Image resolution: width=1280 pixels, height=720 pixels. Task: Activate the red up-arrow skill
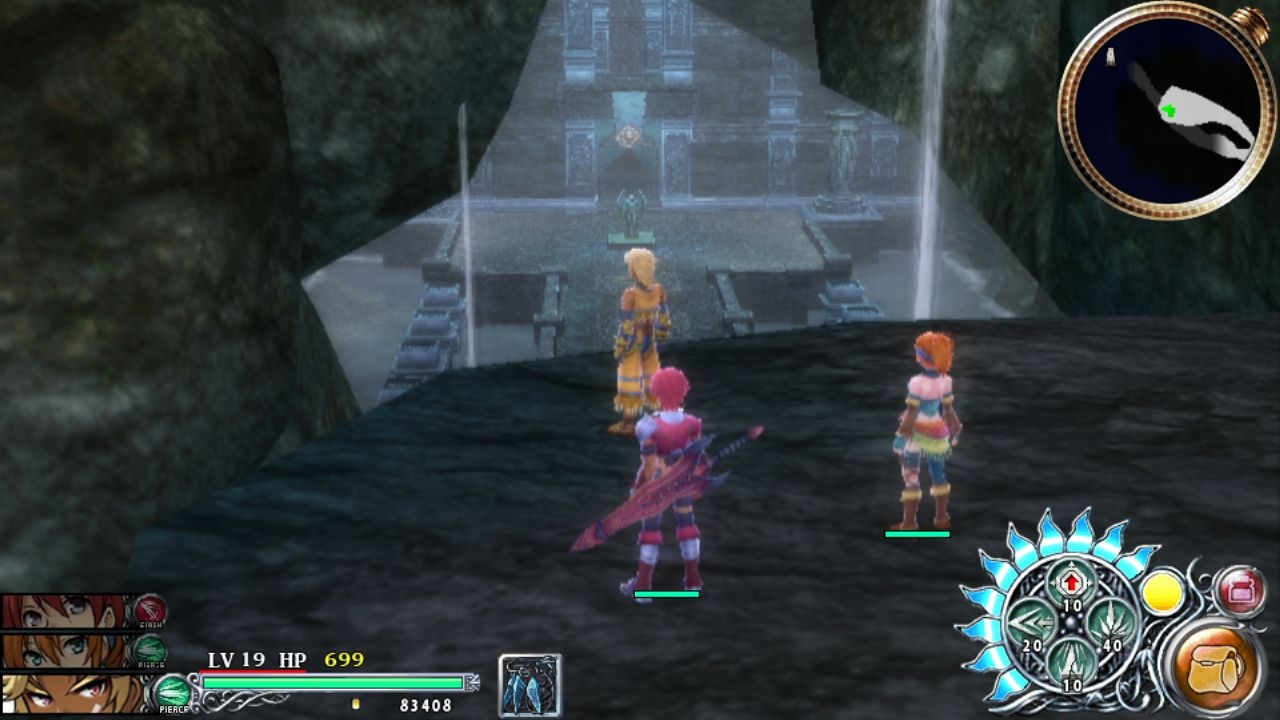click(1072, 582)
